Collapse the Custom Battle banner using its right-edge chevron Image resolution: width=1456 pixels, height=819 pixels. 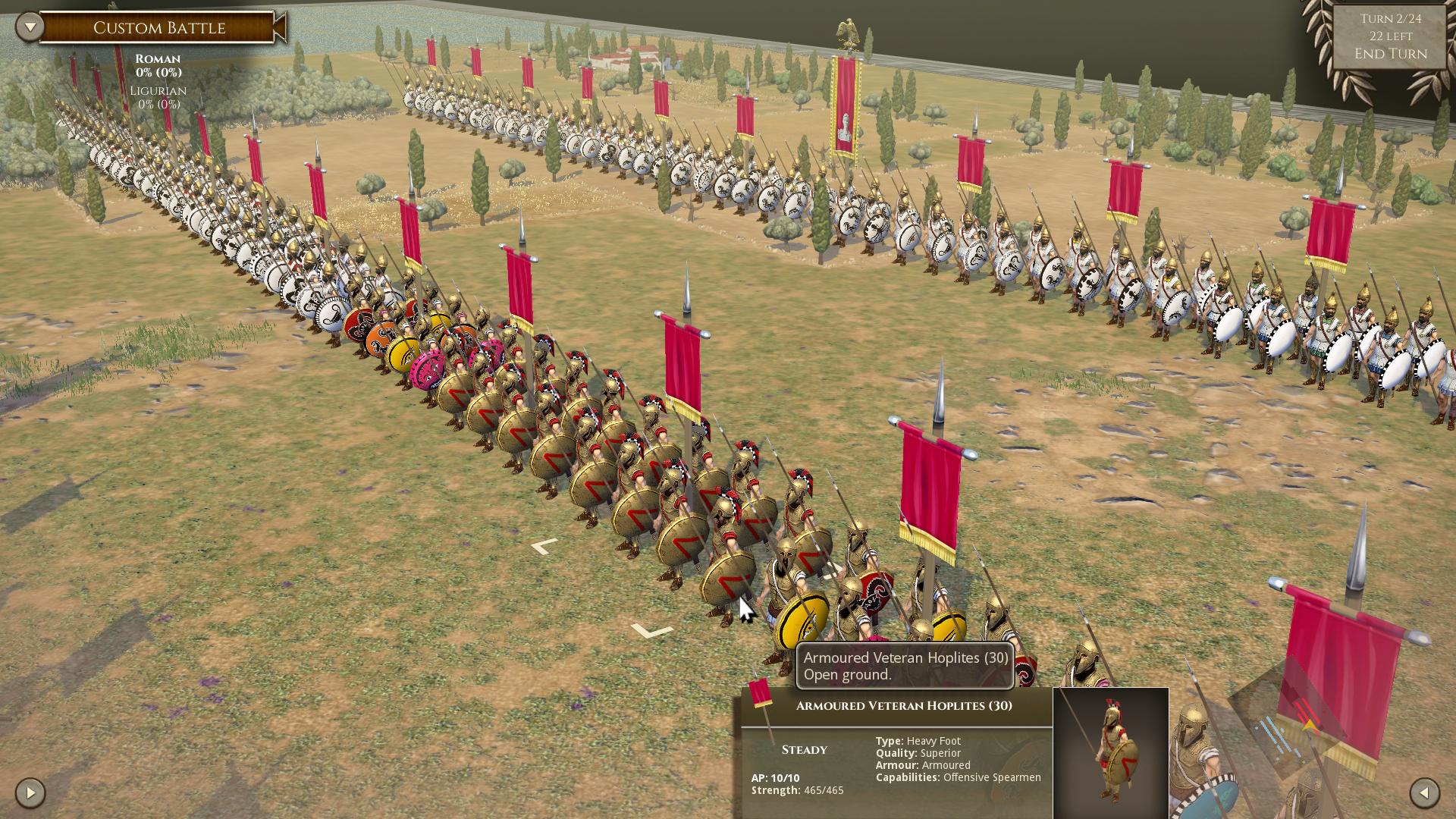tap(281, 28)
